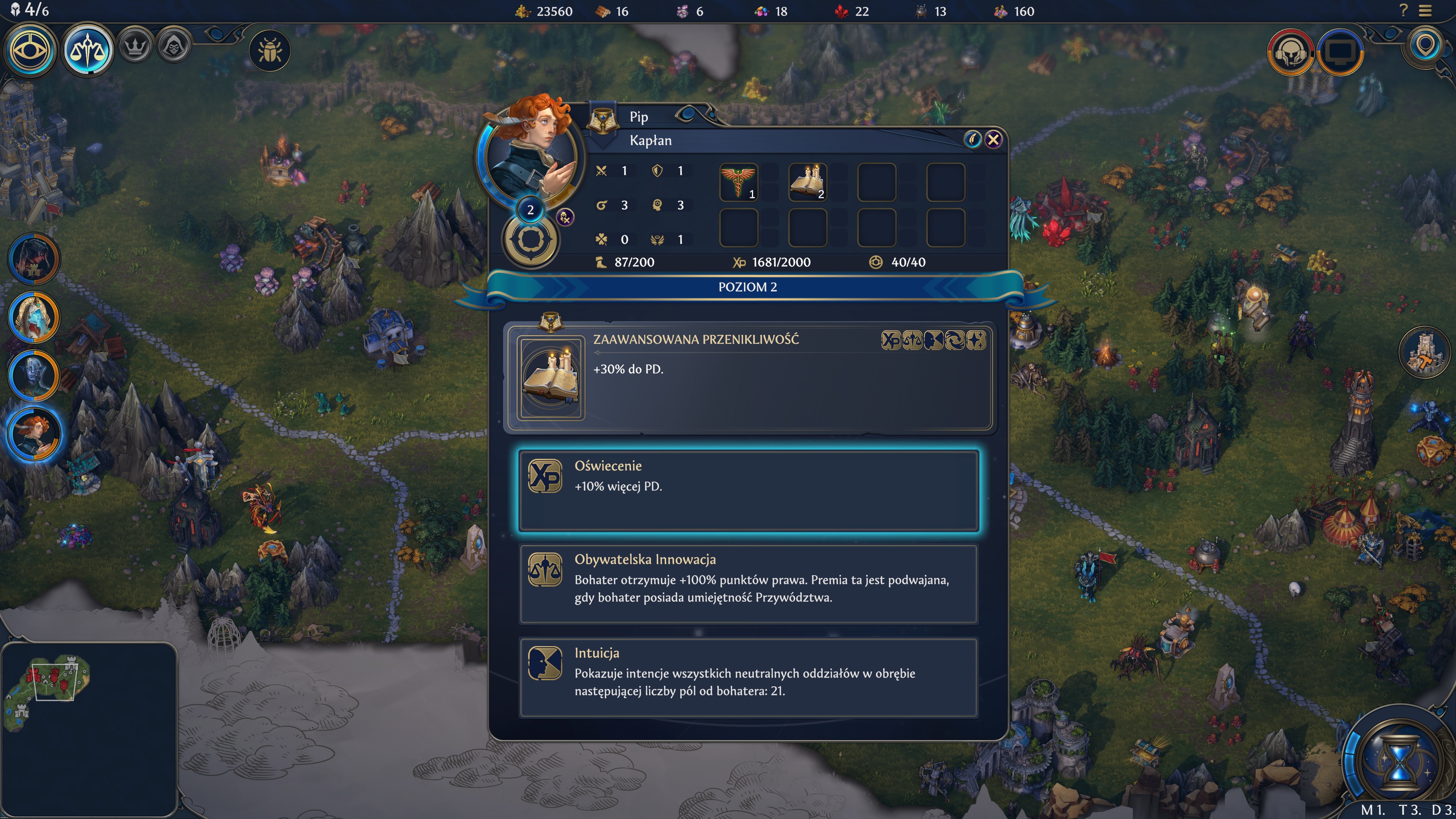Open the castle town button
Viewport: 1456px width, 819px height.
(1425, 352)
